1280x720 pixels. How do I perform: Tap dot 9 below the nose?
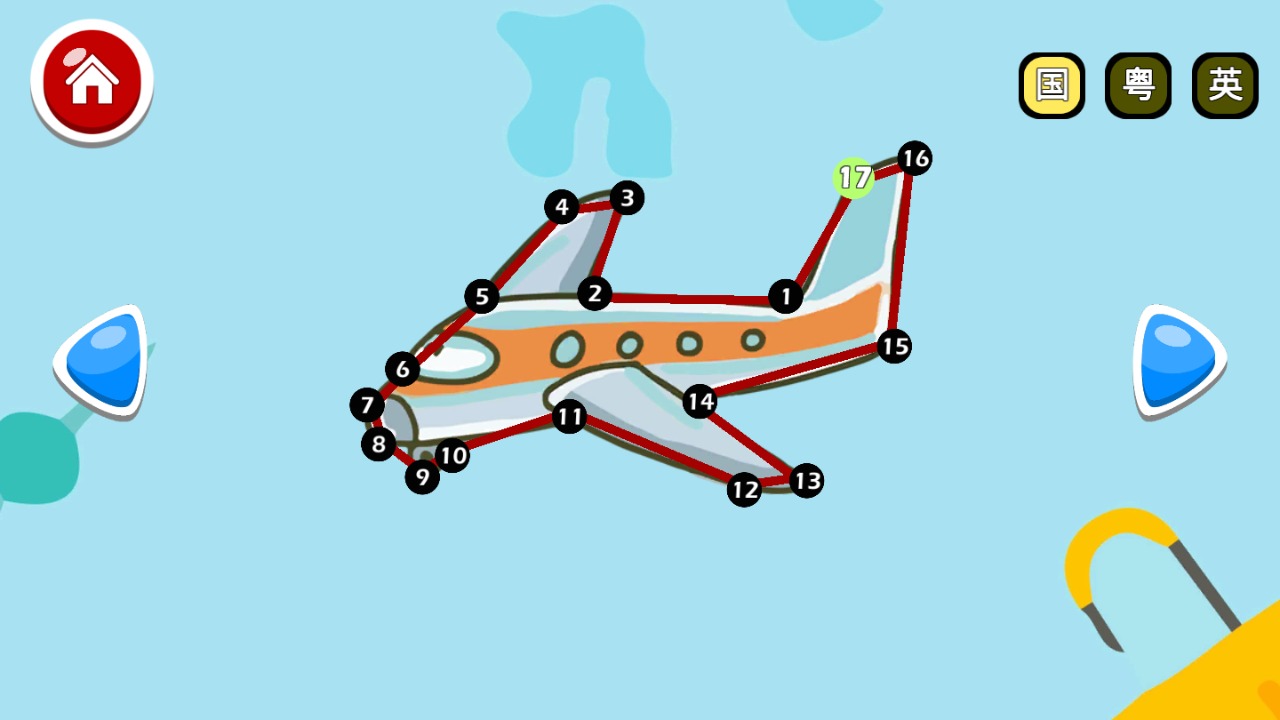tap(422, 477)
